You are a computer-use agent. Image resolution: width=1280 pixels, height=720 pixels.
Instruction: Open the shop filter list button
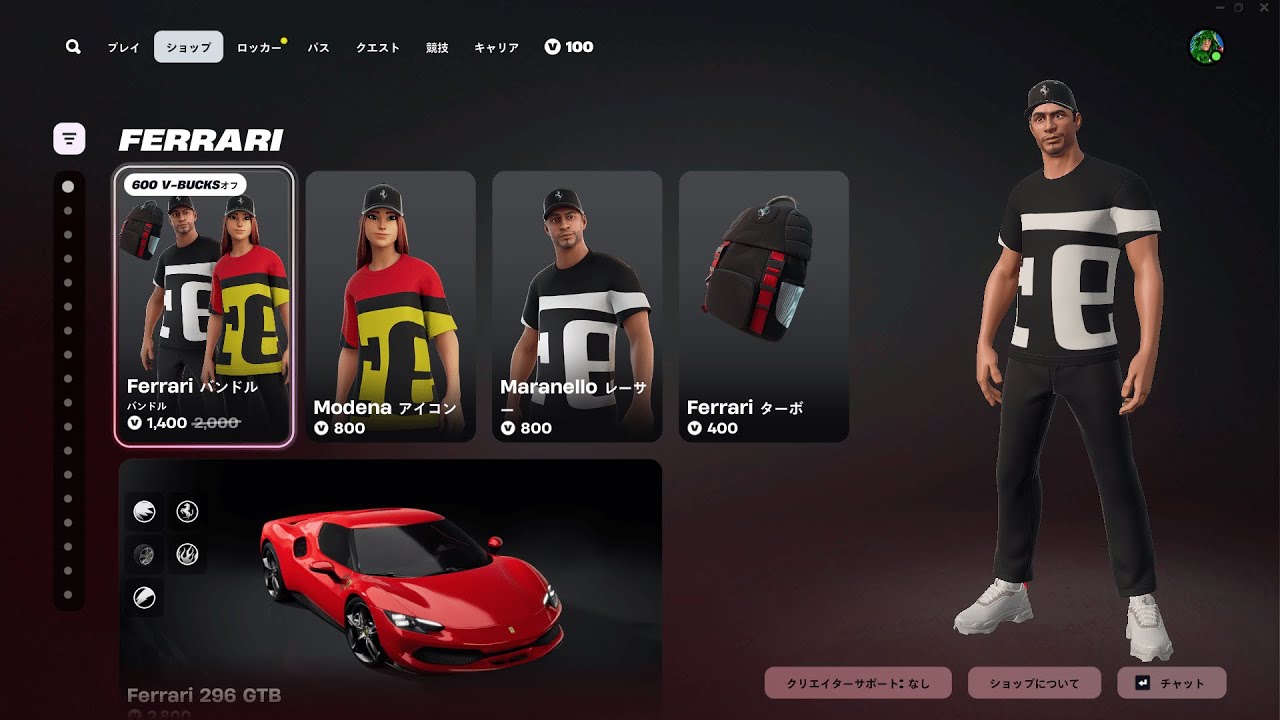tap(69, 138)
